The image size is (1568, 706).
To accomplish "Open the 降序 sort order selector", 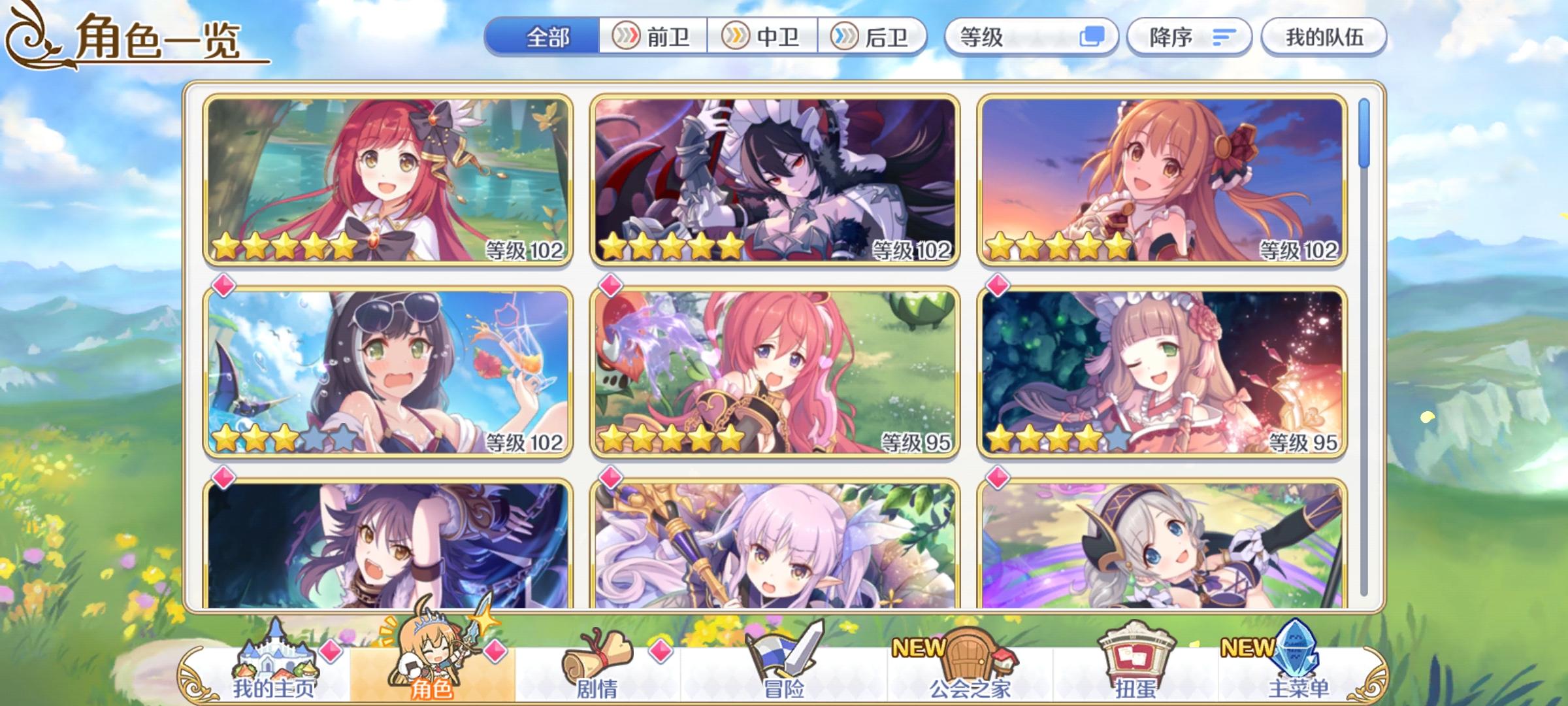I will (x=1189, y=37).
